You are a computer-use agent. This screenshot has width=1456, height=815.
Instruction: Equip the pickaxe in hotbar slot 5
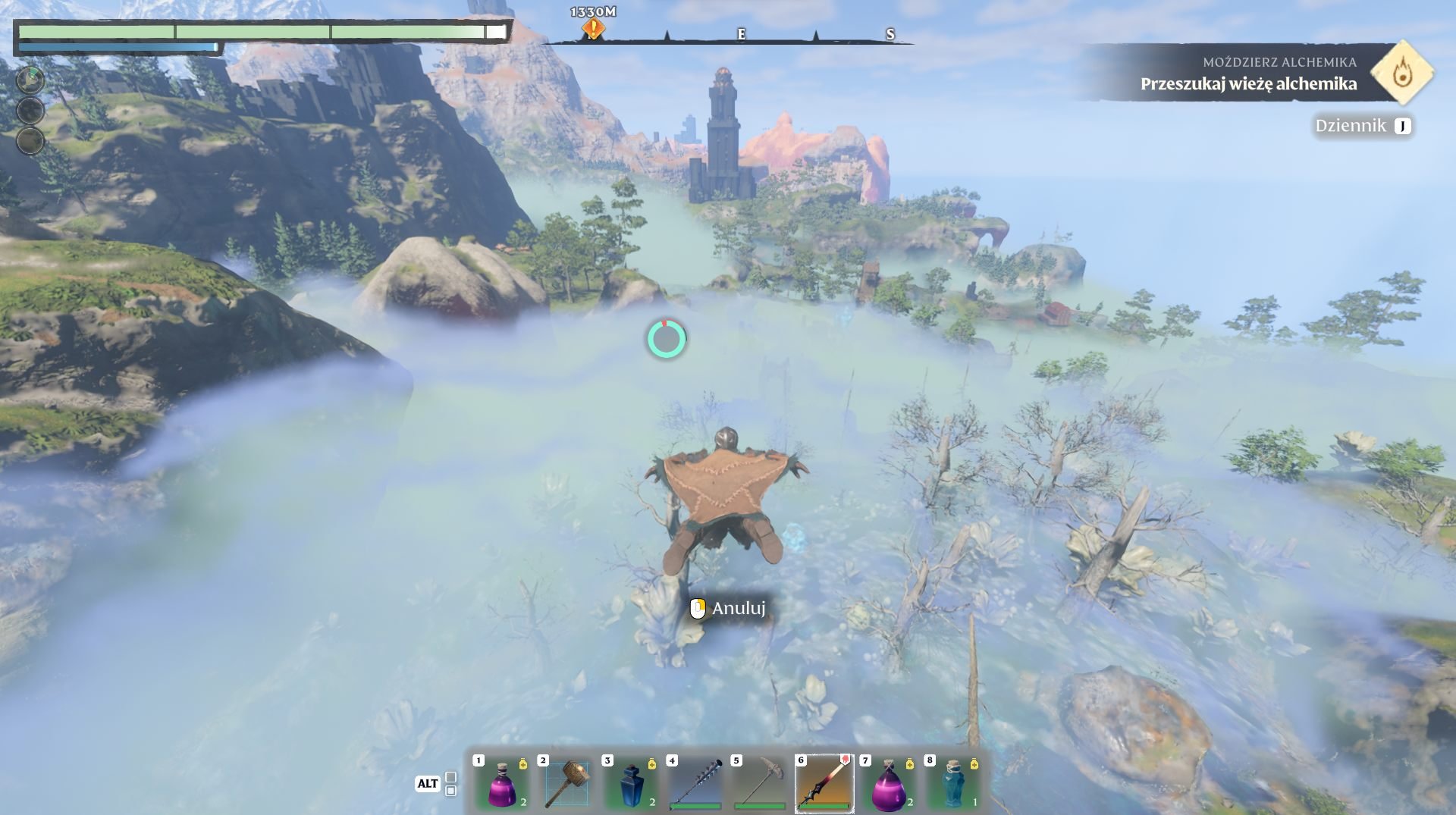click(759, 783)
